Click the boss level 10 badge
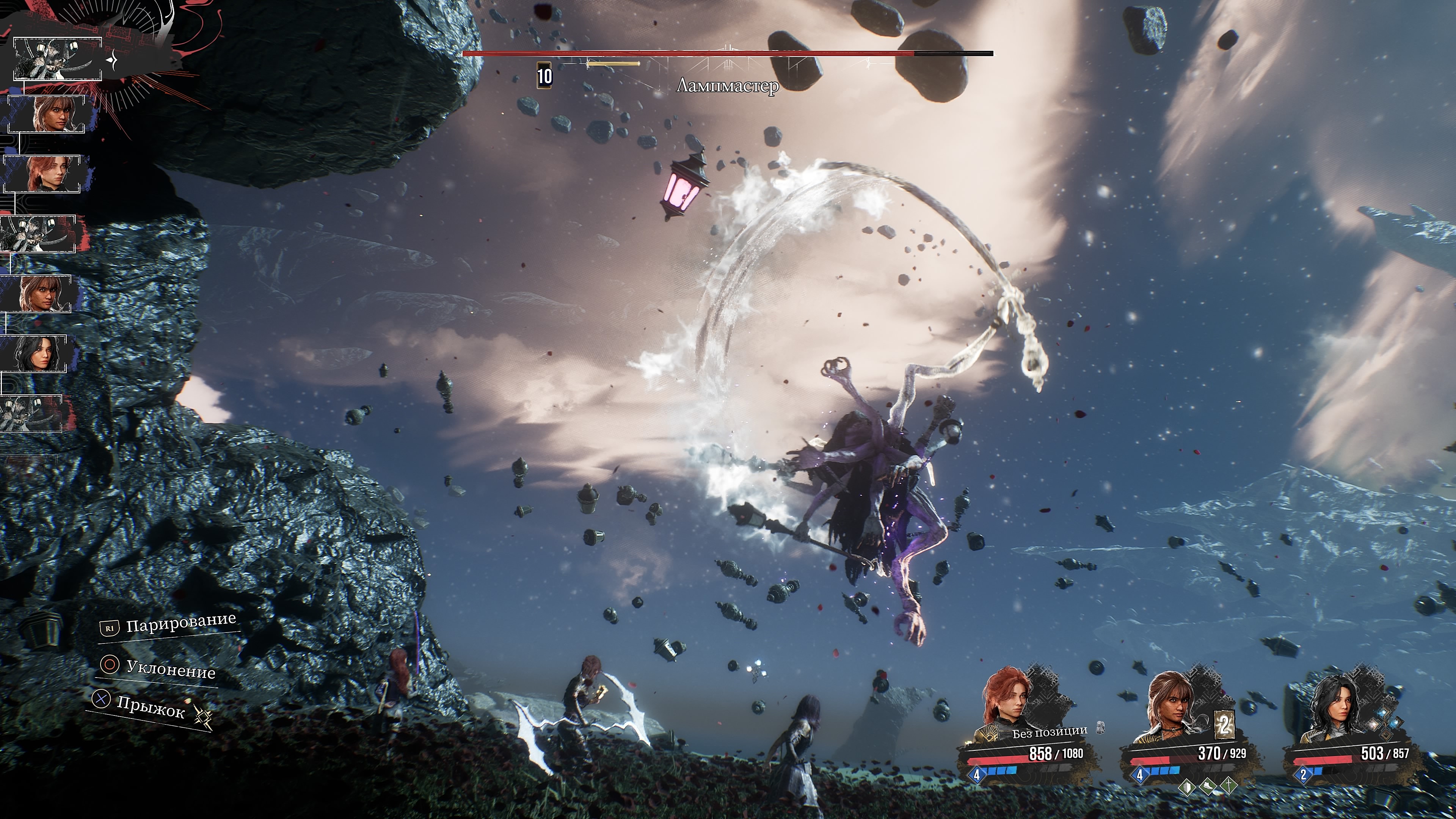The height and width of the screenshot is (819, 1456). click(544, 76)
